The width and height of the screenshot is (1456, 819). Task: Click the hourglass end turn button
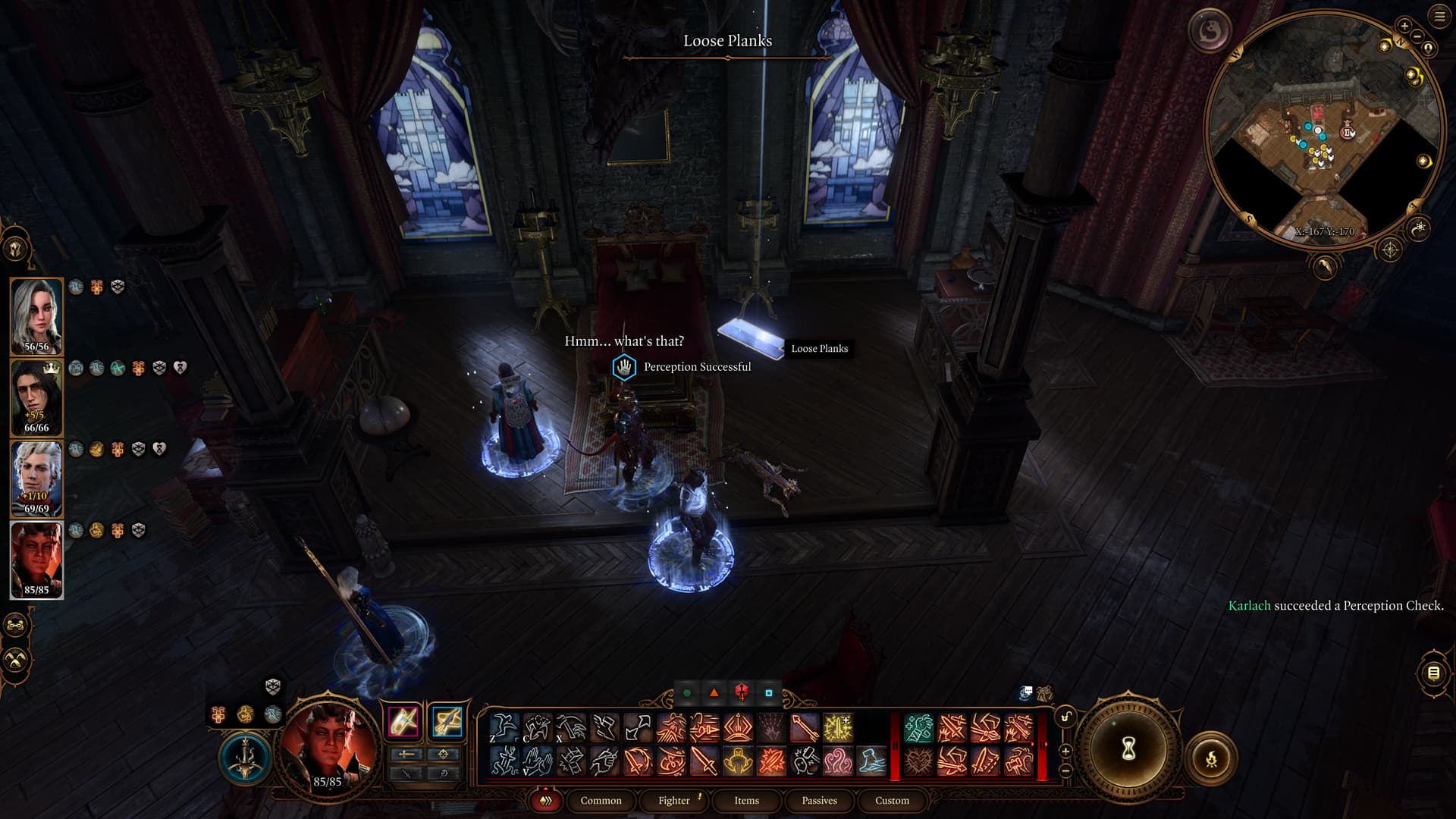tap(1128, 749)
